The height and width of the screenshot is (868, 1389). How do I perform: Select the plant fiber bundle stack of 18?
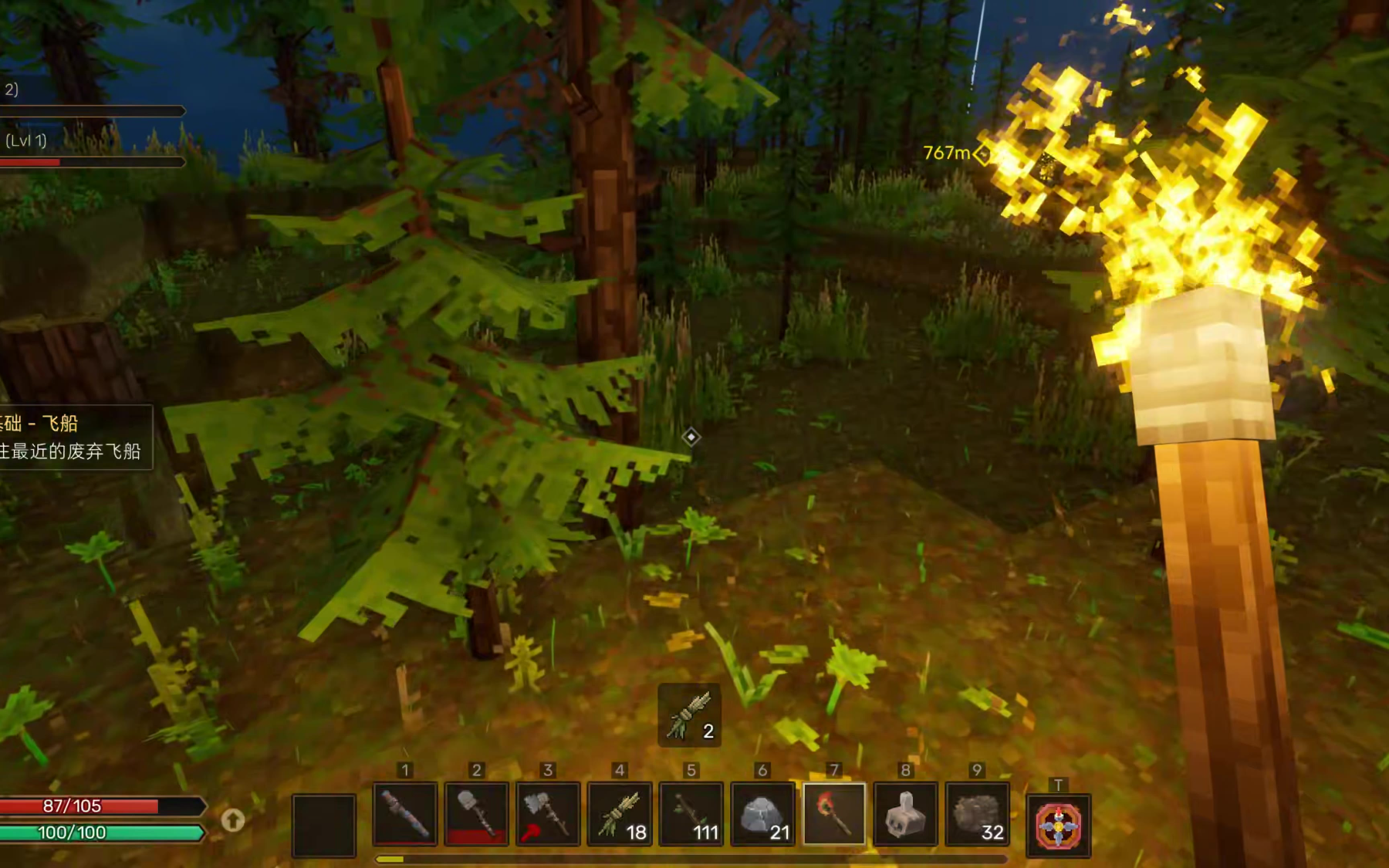620,814
